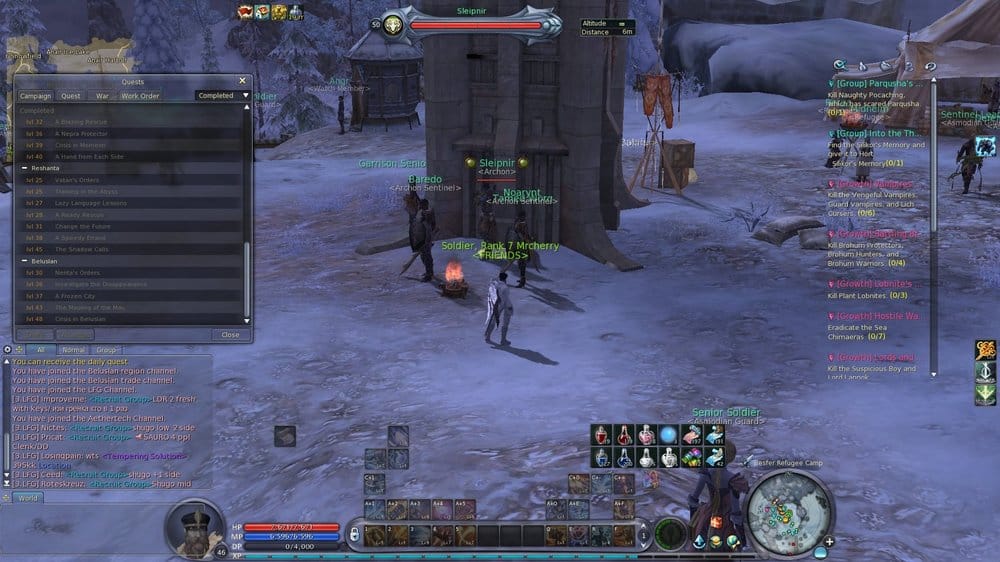Switch to the Campaign quest tab
The height and width of the screenshot is (562, 1000).
tap(35, 96)
